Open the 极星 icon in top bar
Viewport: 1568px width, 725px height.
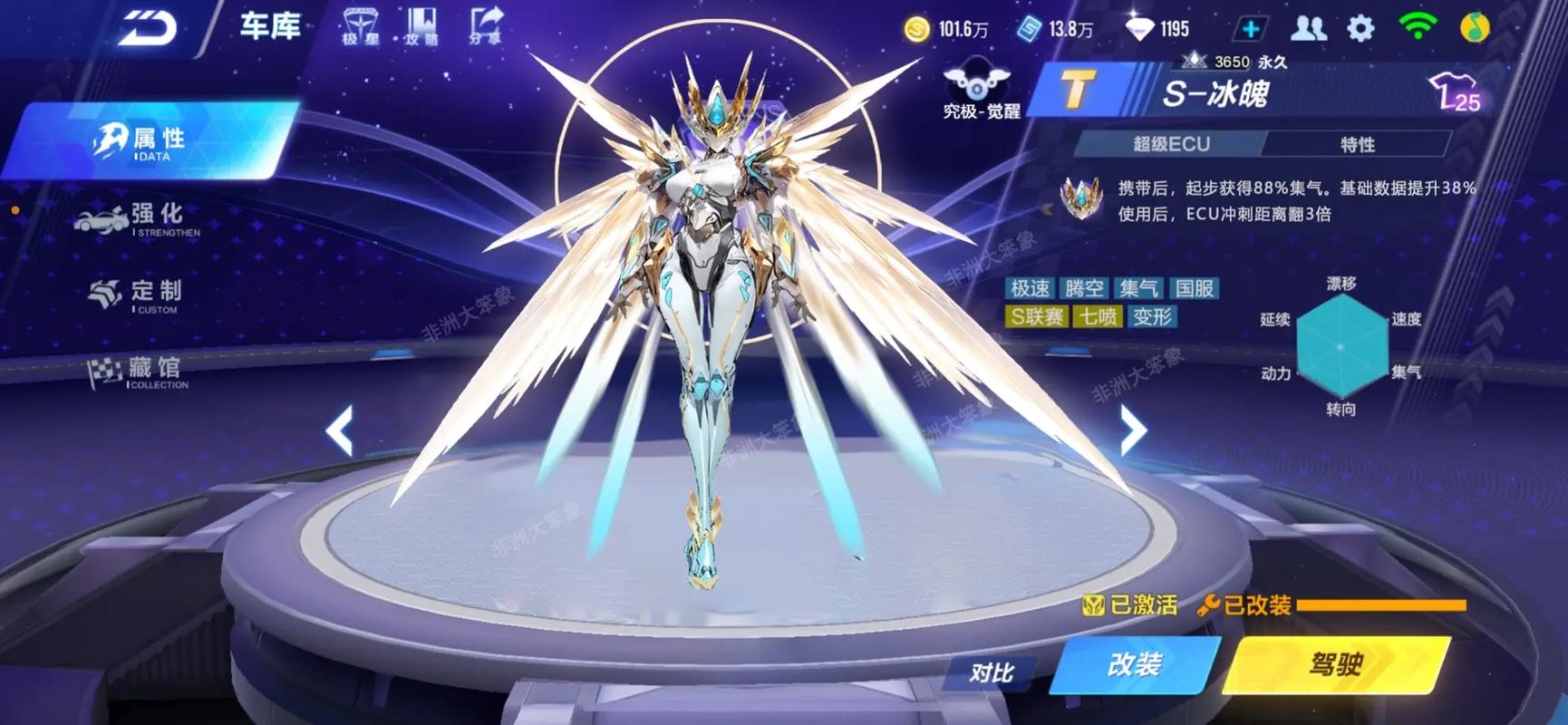click(361, 25)
